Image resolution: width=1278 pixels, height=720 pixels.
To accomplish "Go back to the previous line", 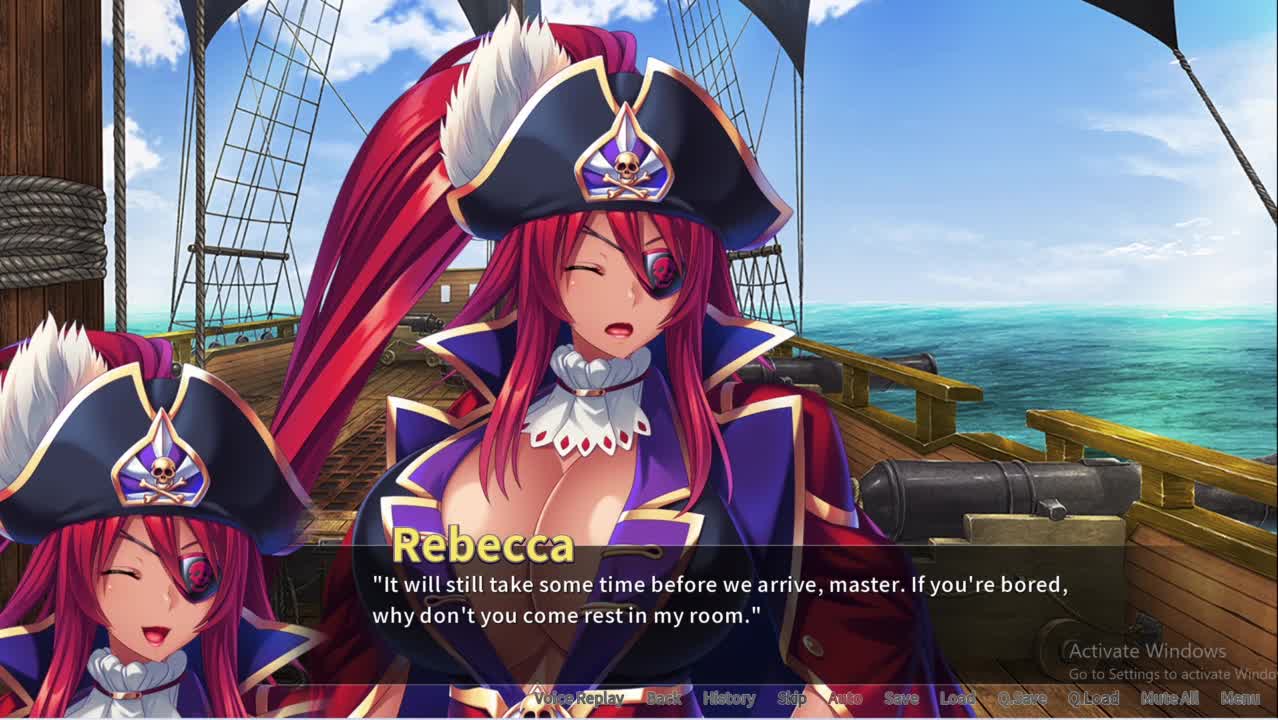I will [x=664, y=698].
